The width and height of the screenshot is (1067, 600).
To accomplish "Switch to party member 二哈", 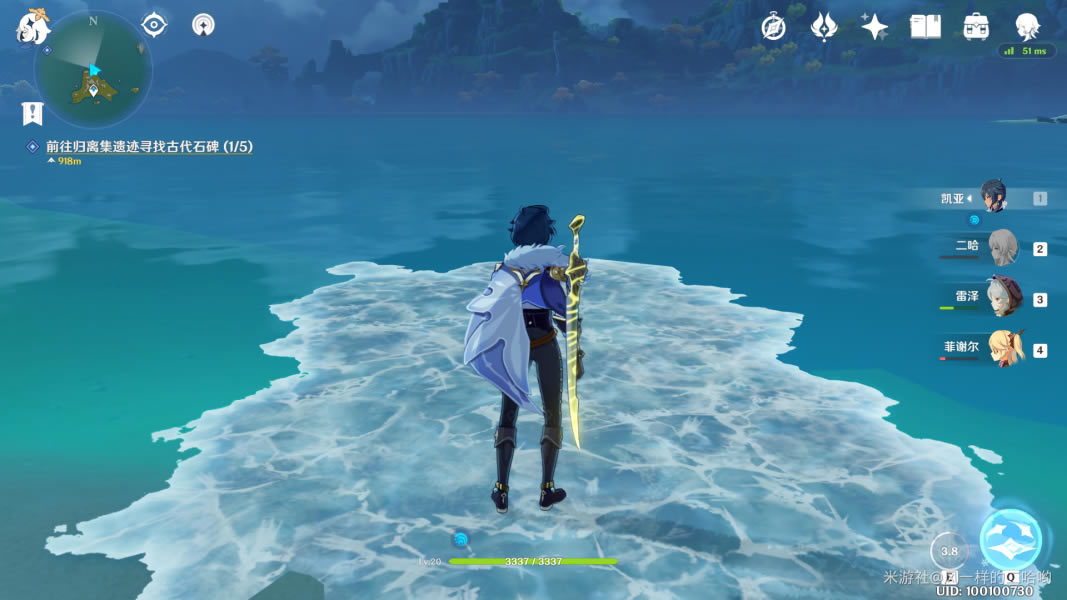I will (1001, 248).
